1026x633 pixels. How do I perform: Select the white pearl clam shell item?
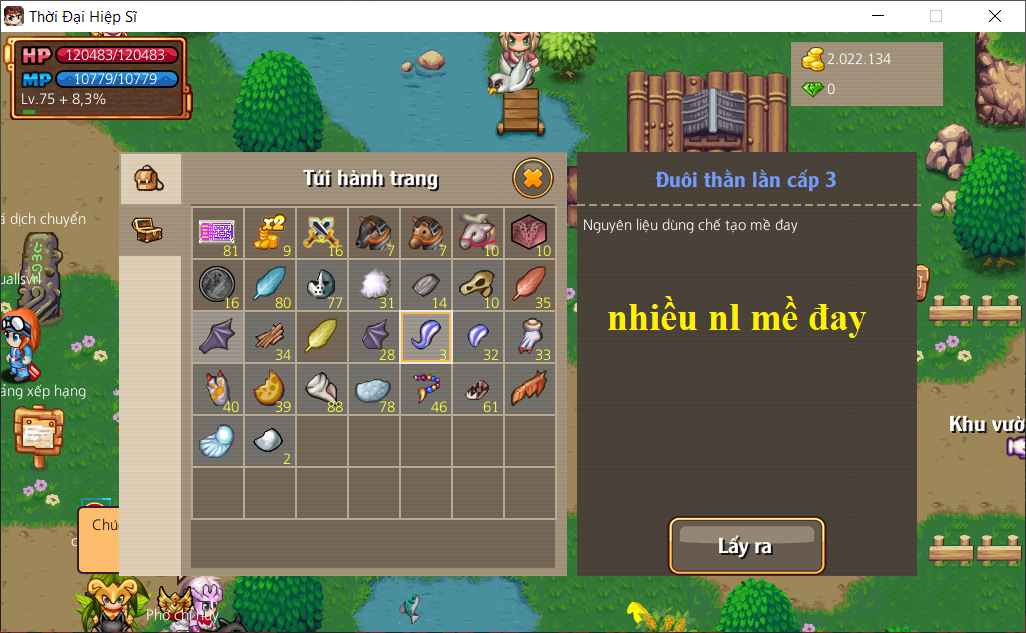(x=218, y=441)
